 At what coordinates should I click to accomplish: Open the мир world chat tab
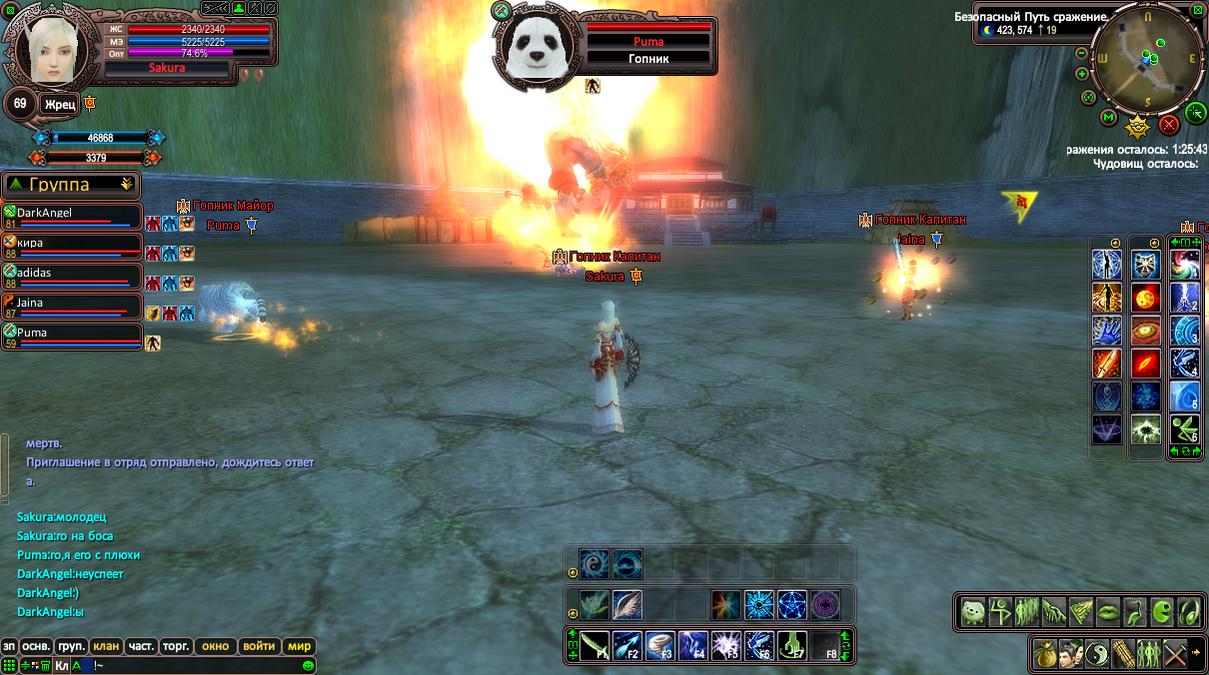[x=300, y=646]
